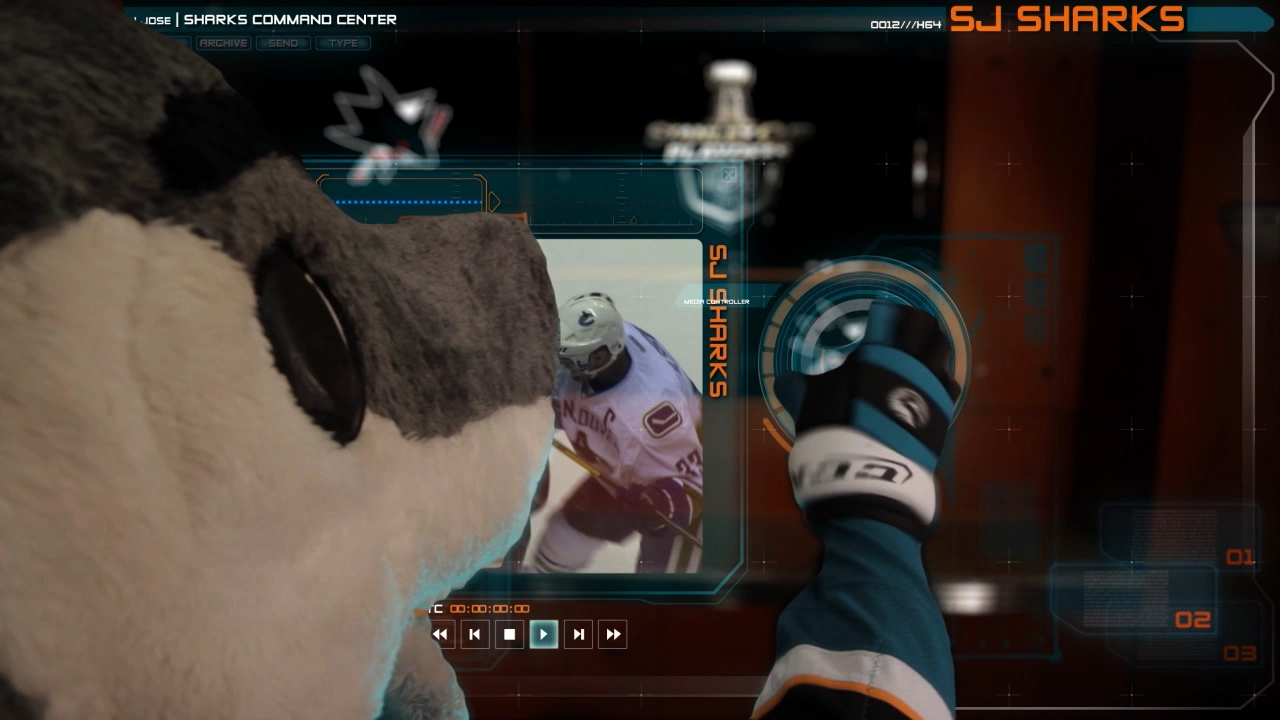Skip to the previous clip

[x=475, y=634]
